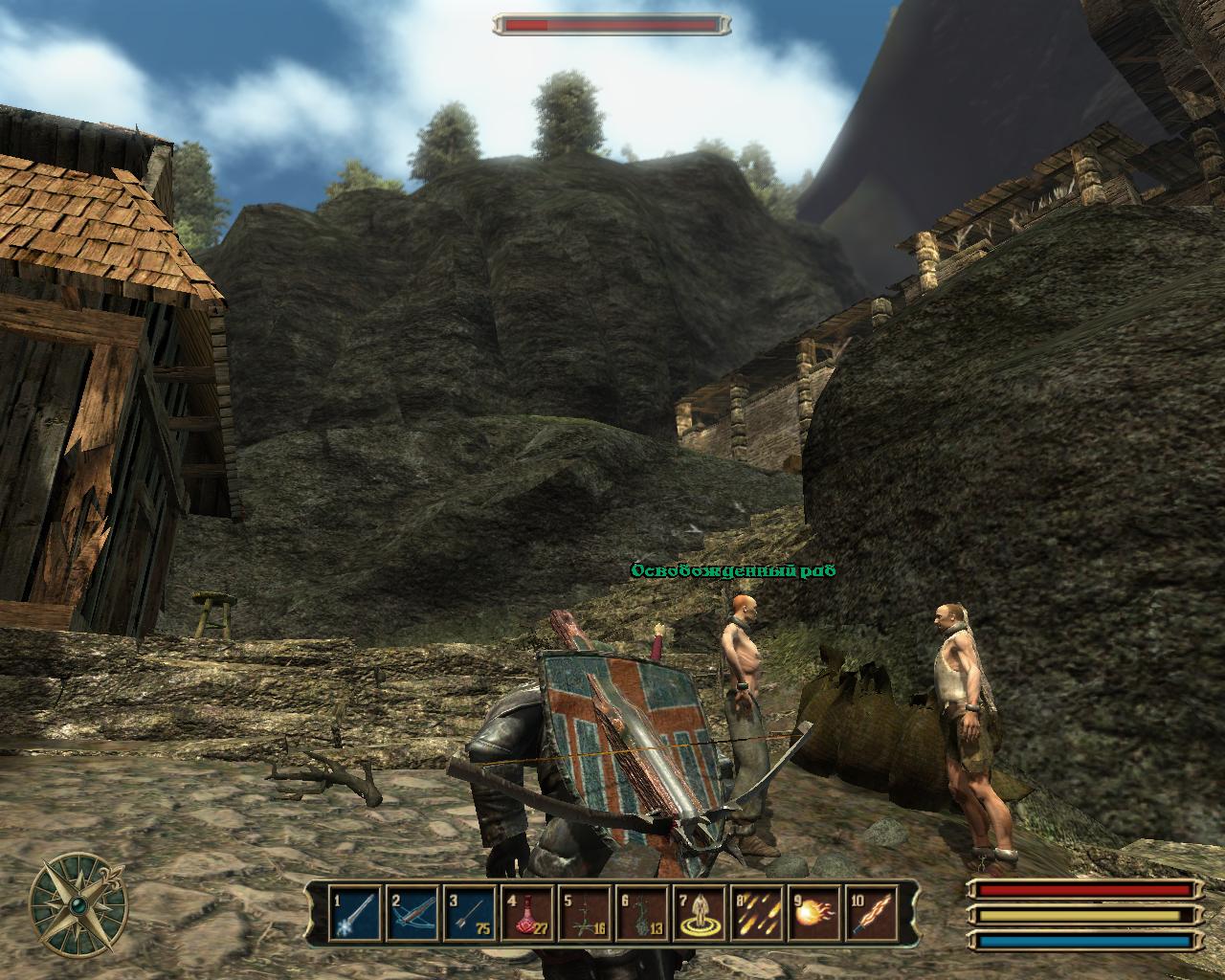Select the bolts stack of 75
Screen dimensions: 1225x980
[x=469, y=914]
